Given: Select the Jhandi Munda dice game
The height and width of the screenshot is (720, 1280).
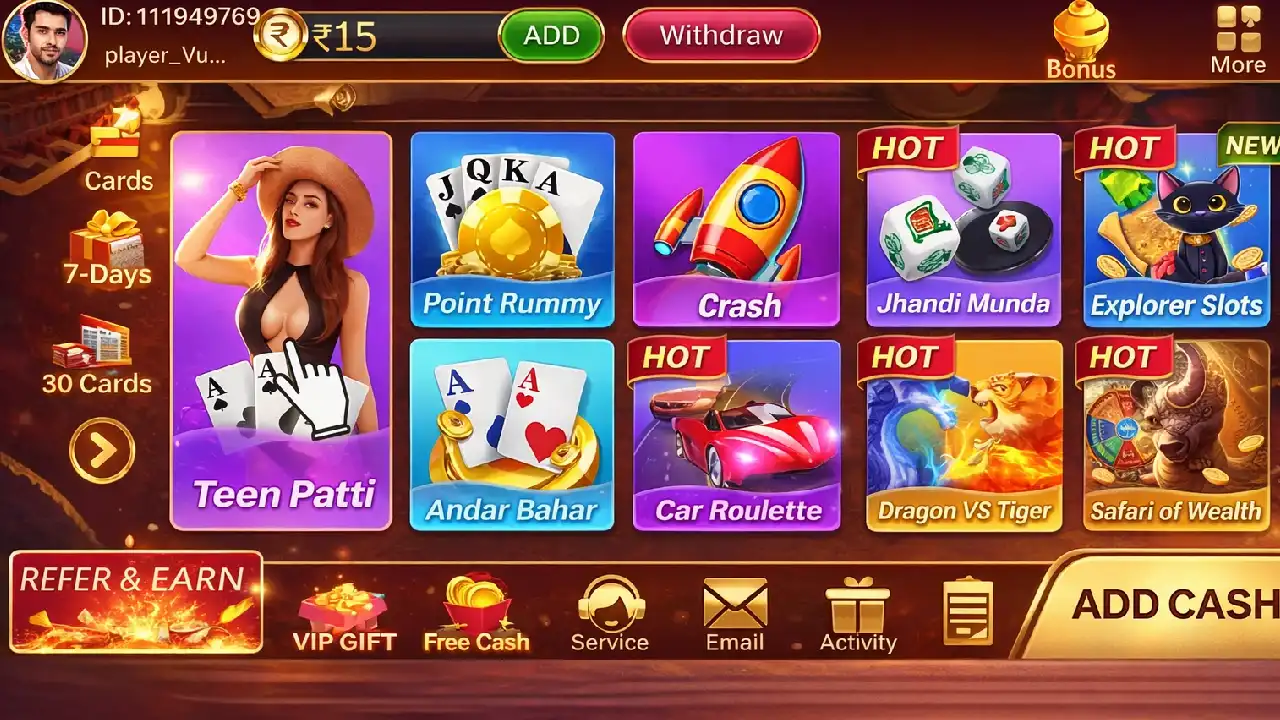Looking at the screenshot, I should pos(963,229).
